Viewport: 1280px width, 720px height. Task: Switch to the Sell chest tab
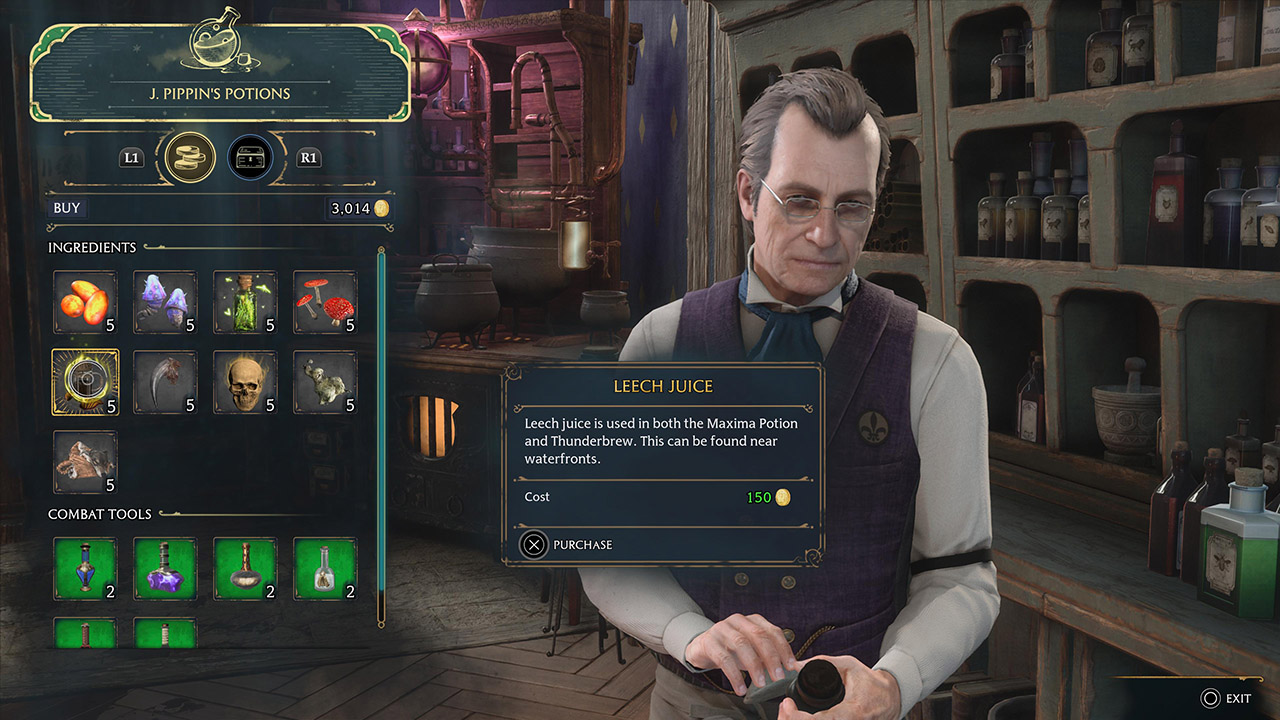click(249, 157)
